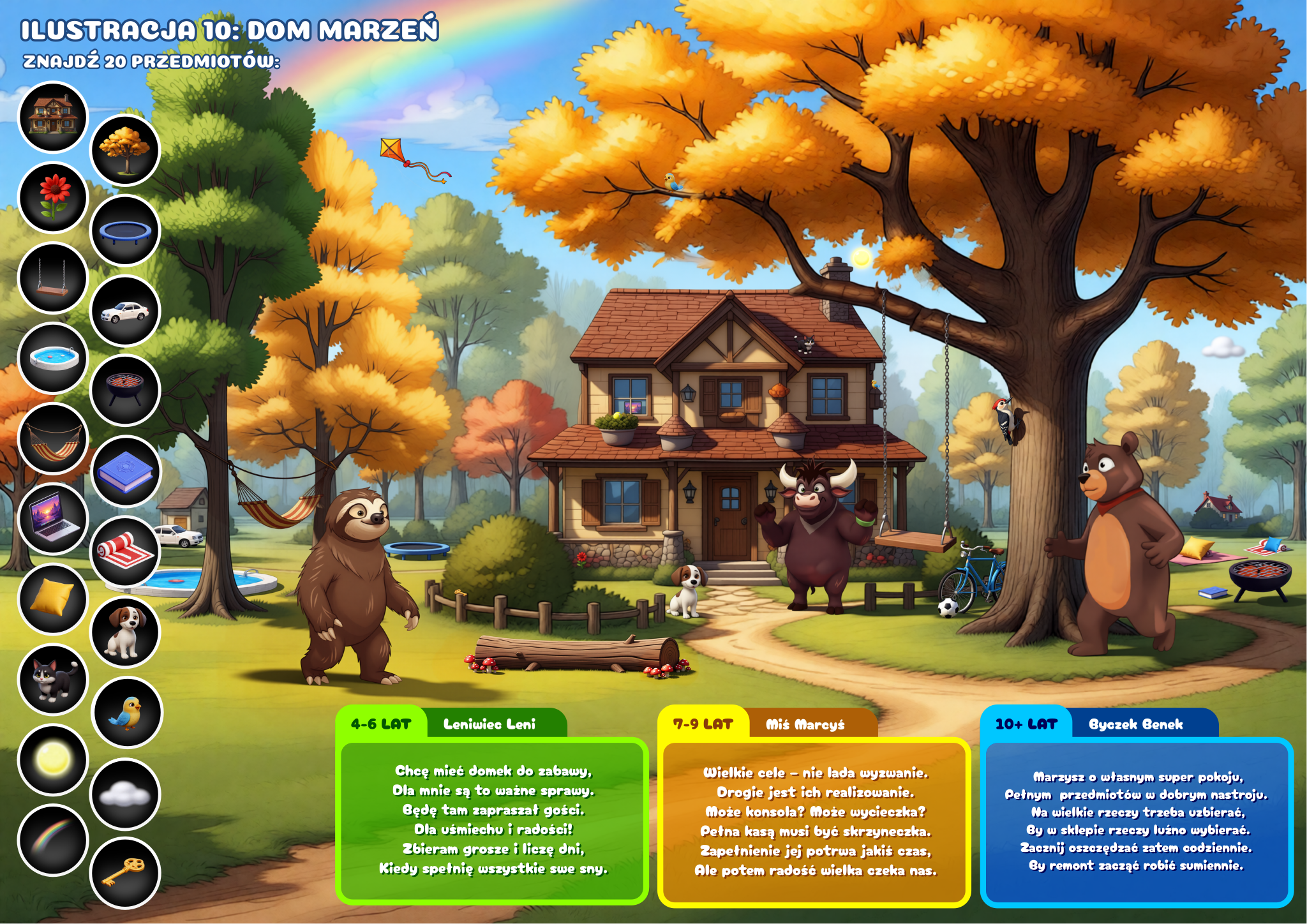1307x924 pixels.
Task: Choose the rainbow item icon
Action: (x=53, y=840)
